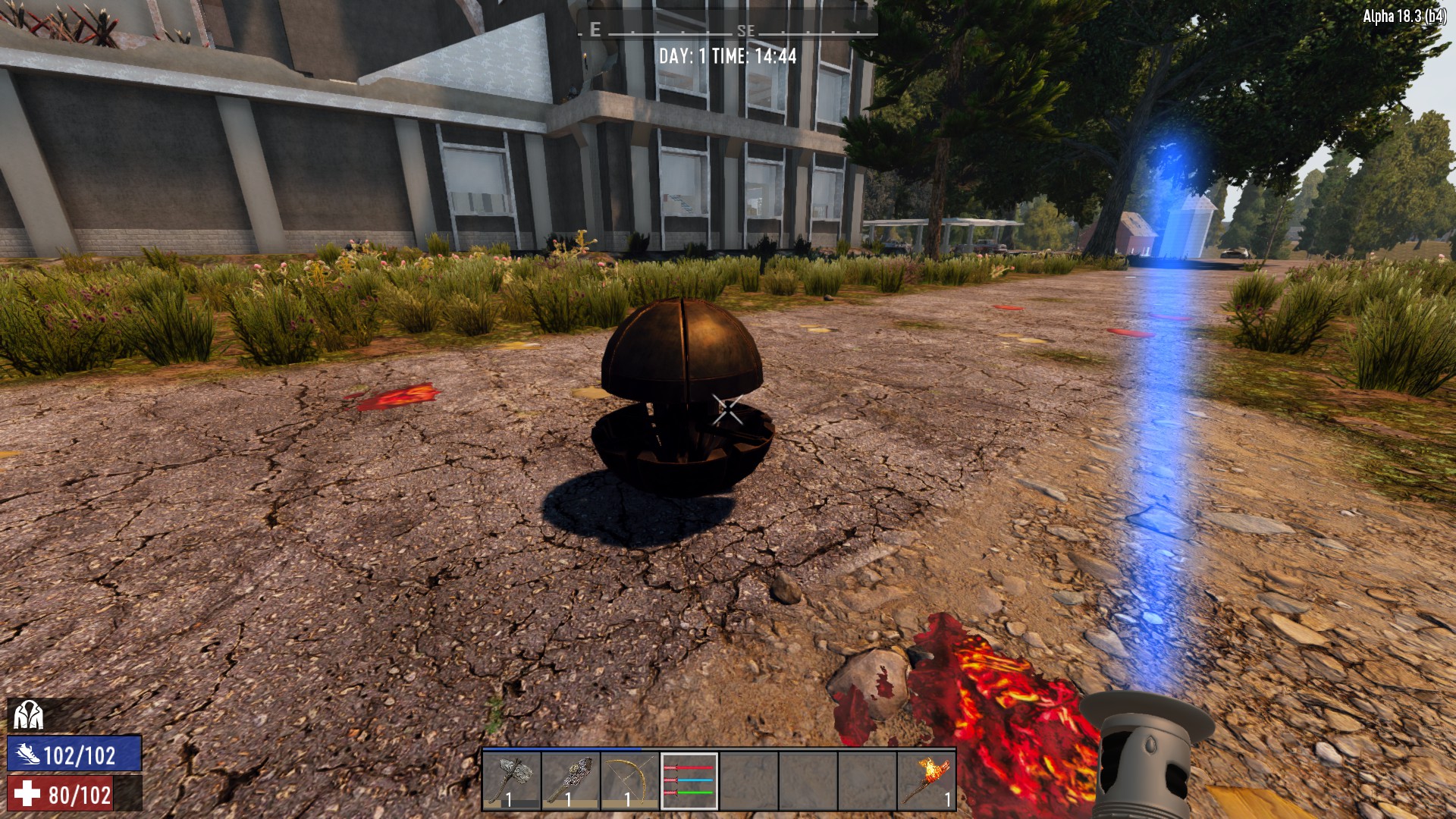Select the stone axe hotbar slot

coord(511,780)
